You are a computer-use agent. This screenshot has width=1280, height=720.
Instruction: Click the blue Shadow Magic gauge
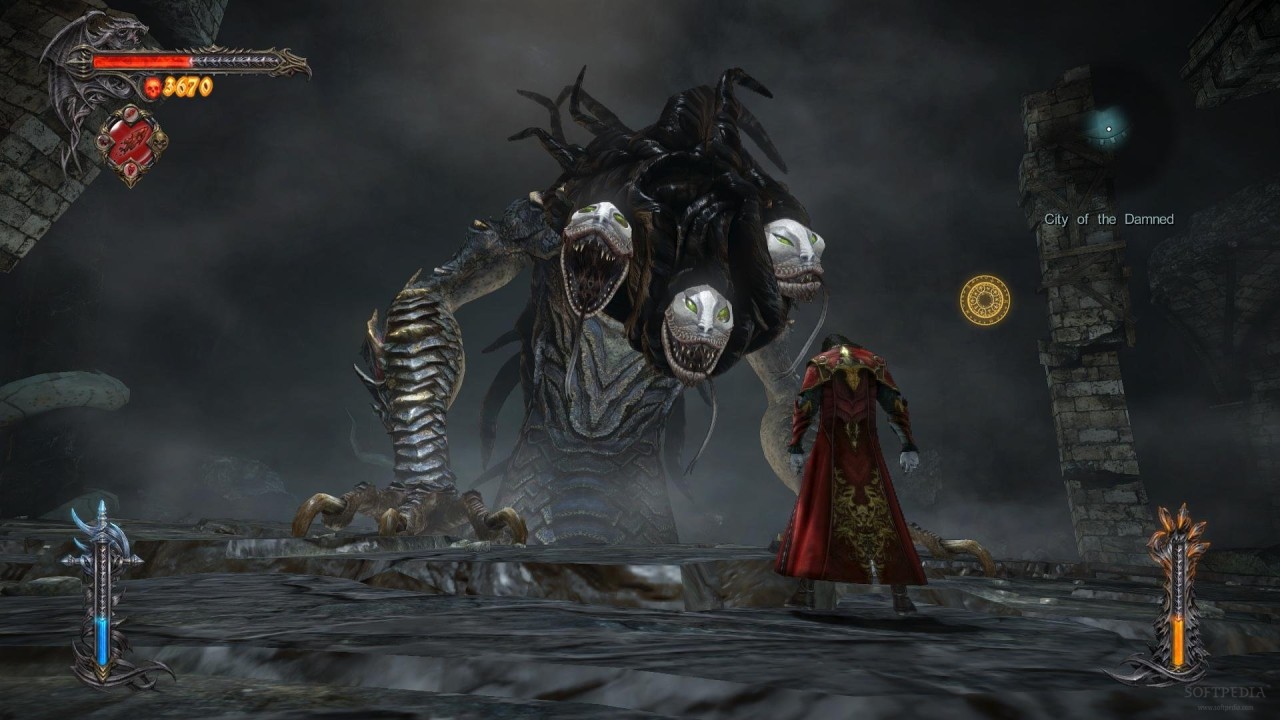click(101, 640)
